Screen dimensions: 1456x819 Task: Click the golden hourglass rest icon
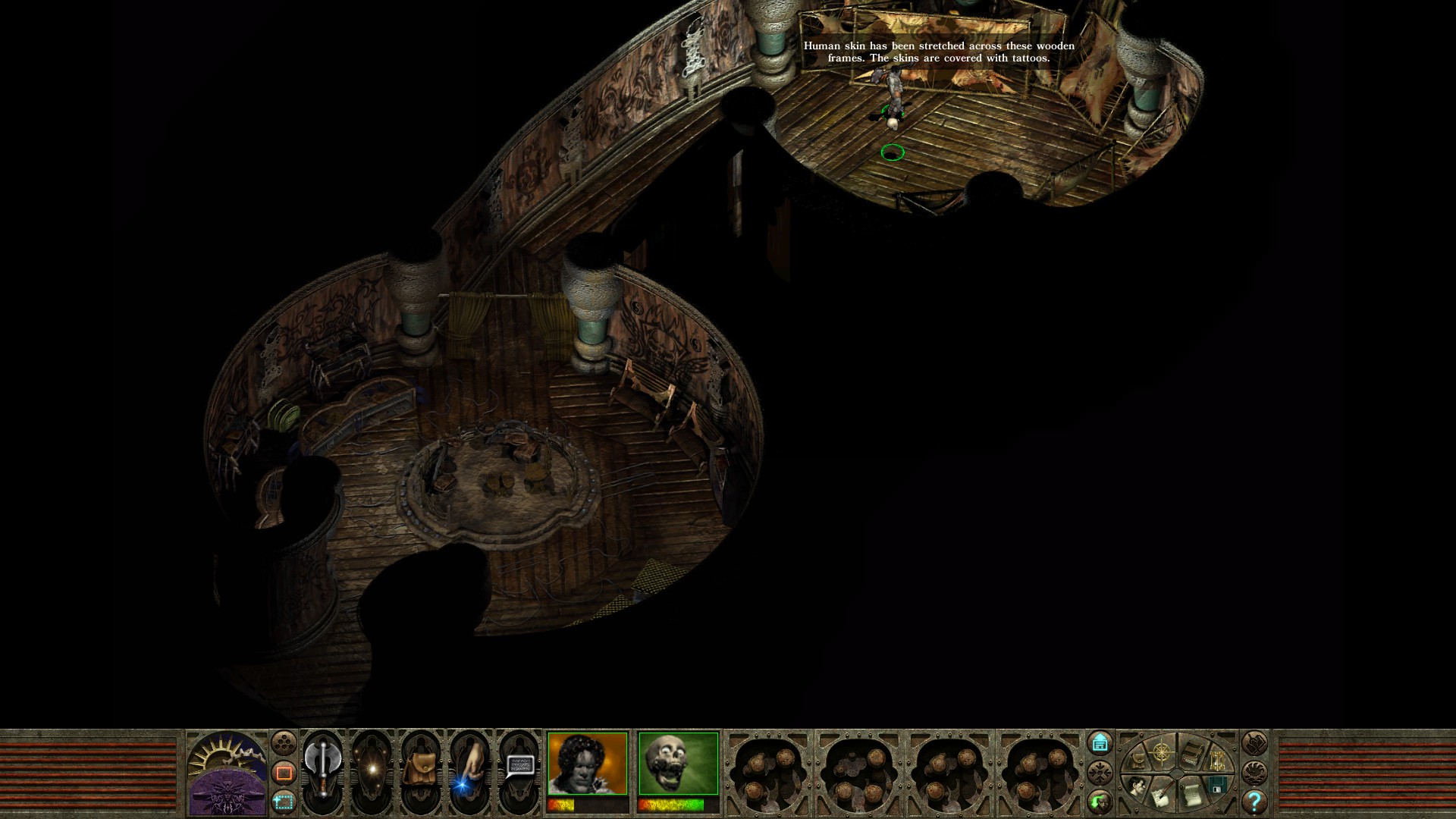pos(1219,760)
